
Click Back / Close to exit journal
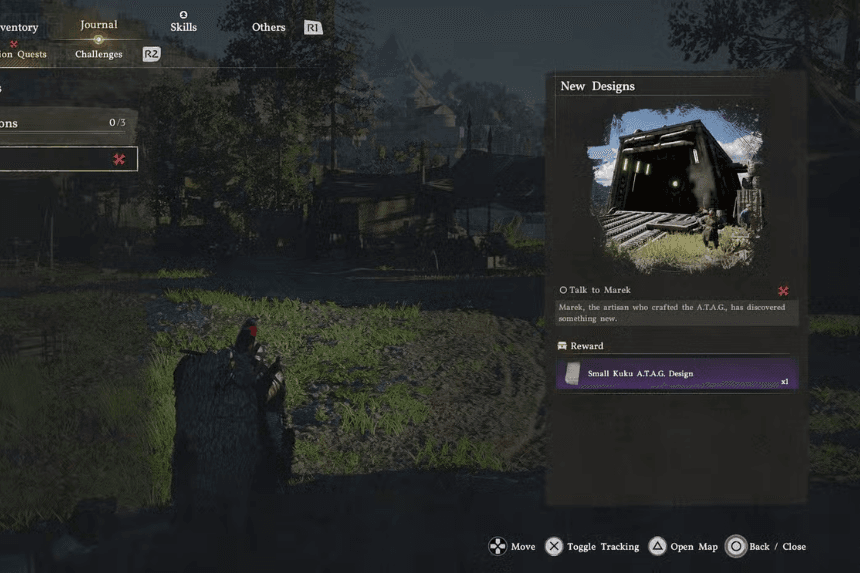(x=766, y=547)
